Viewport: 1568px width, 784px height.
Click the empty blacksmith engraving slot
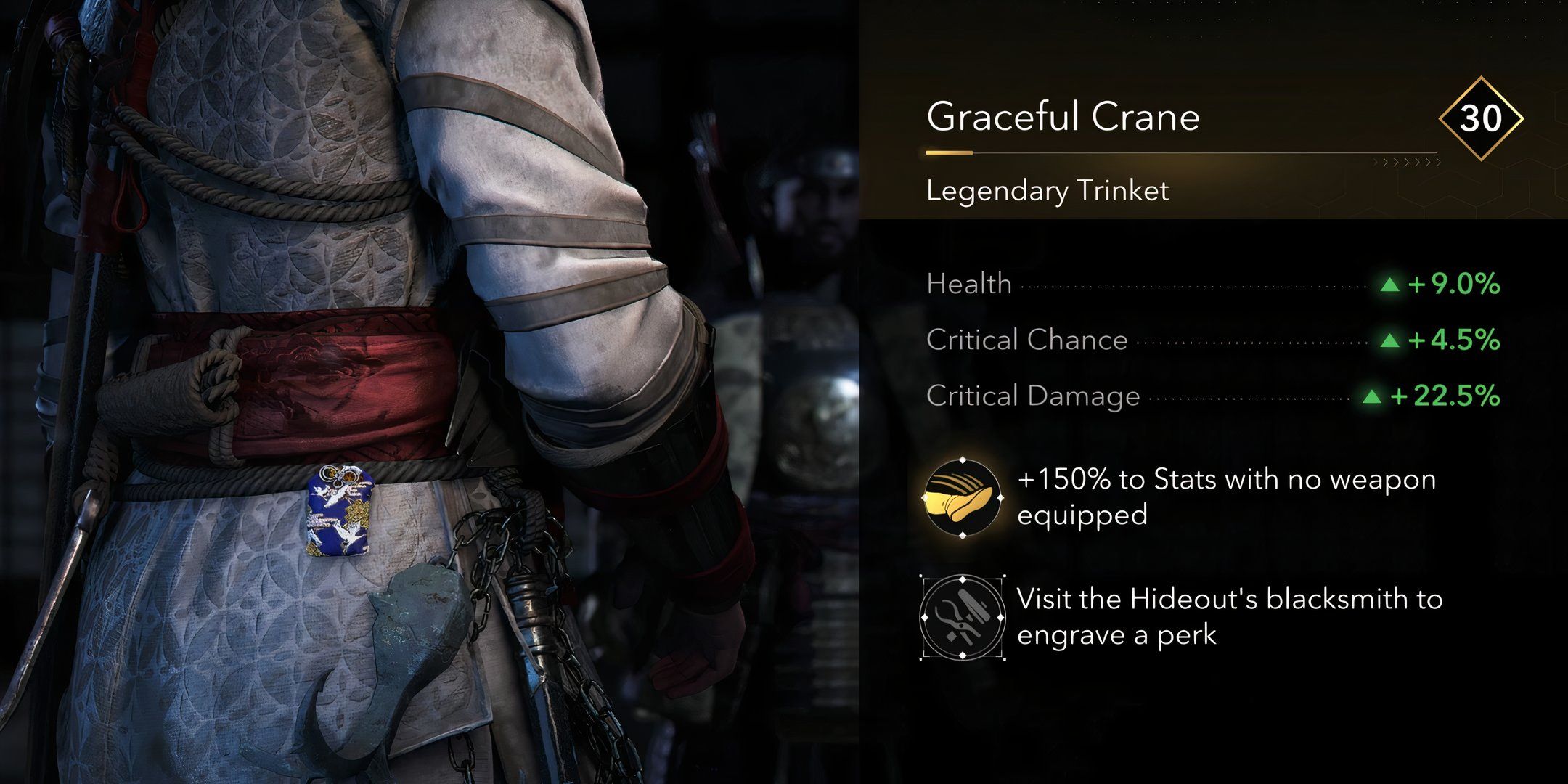[962, 618]
